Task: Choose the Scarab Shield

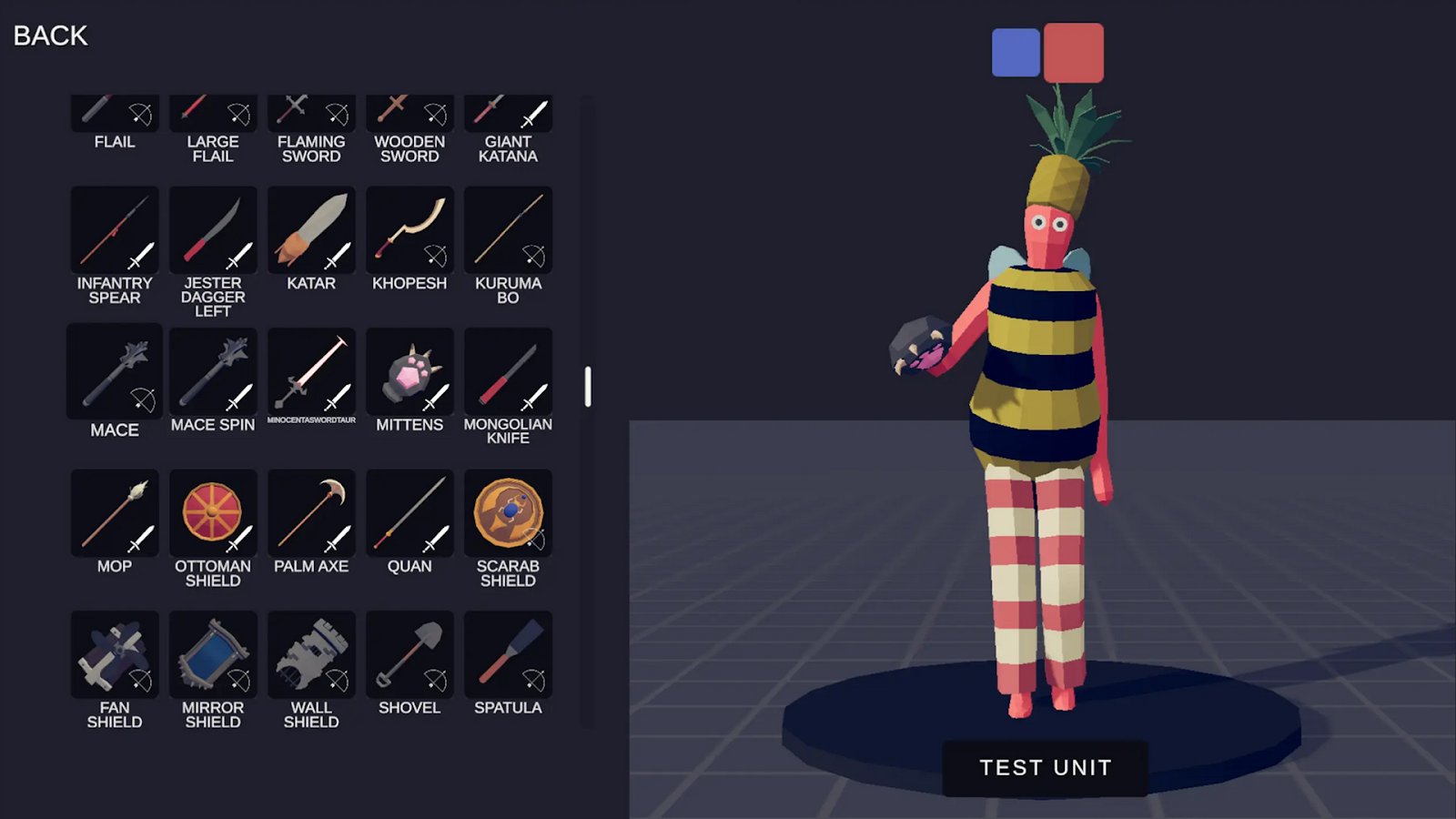Action: (507, 512)
